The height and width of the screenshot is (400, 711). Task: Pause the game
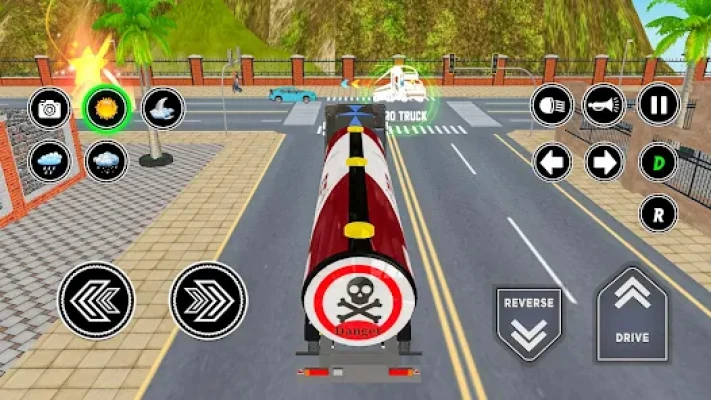[x=658, y=104]
